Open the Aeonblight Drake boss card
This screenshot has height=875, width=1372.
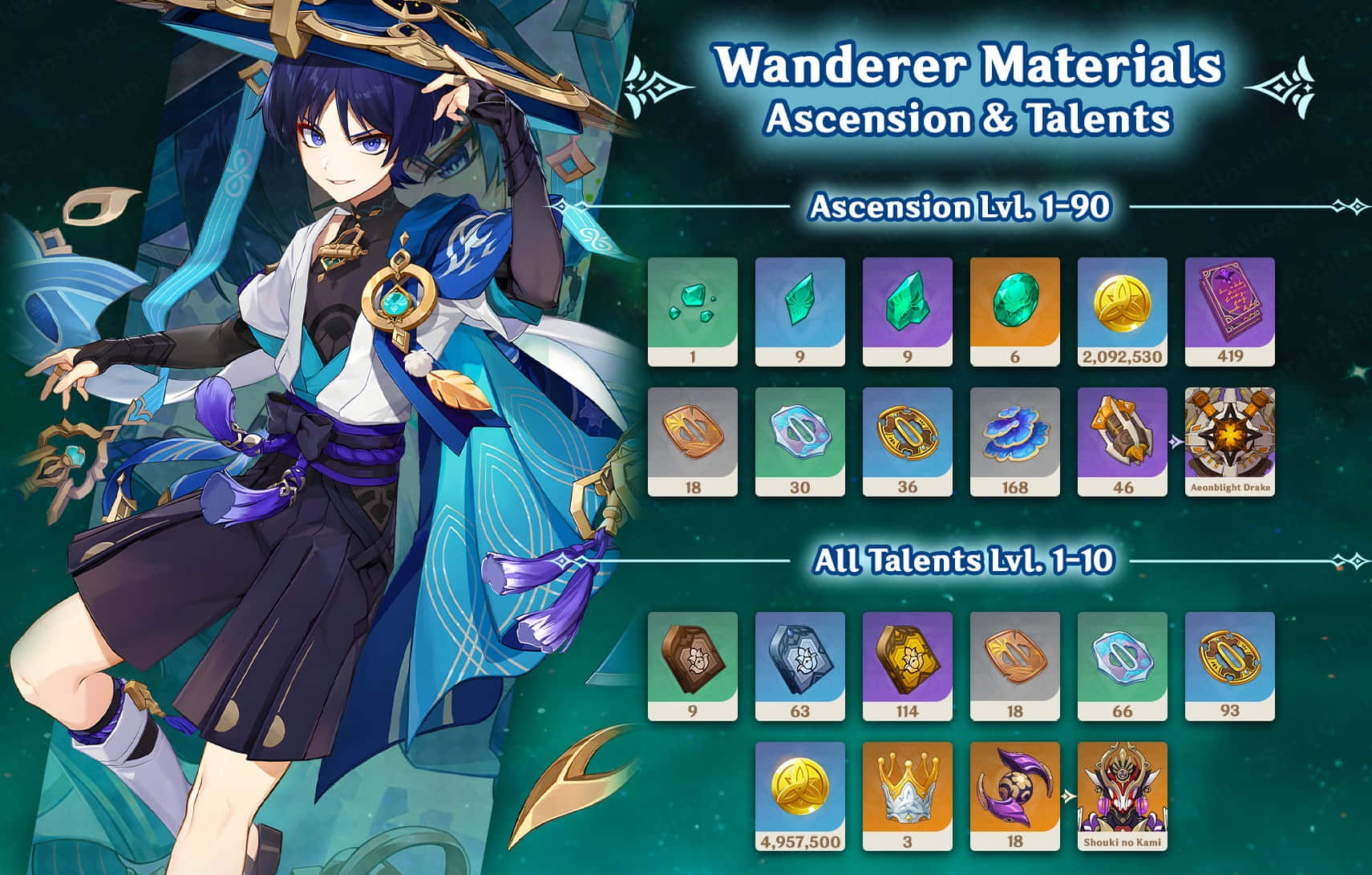(1229, 441)
